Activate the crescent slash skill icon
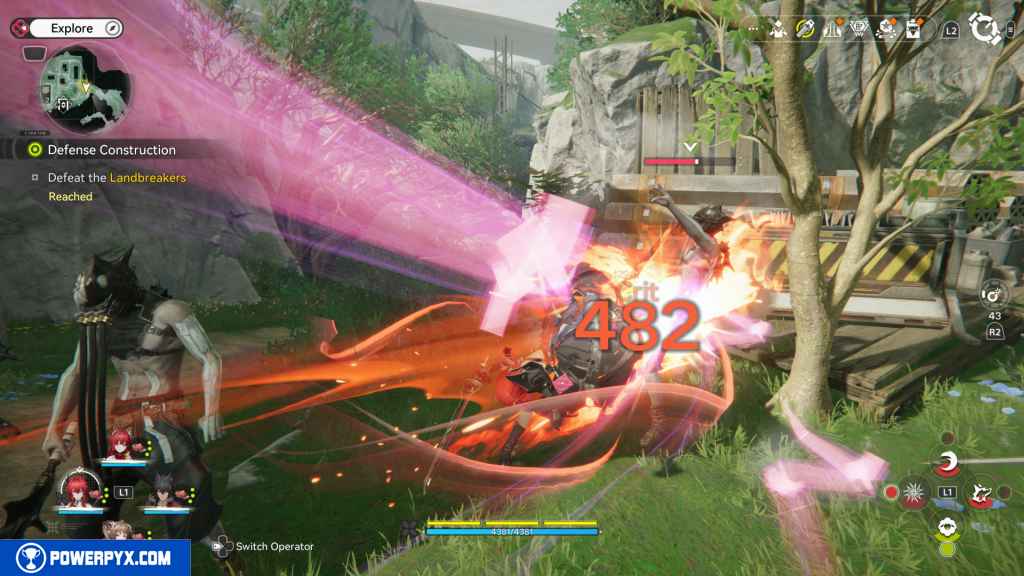 click(947, 462)
